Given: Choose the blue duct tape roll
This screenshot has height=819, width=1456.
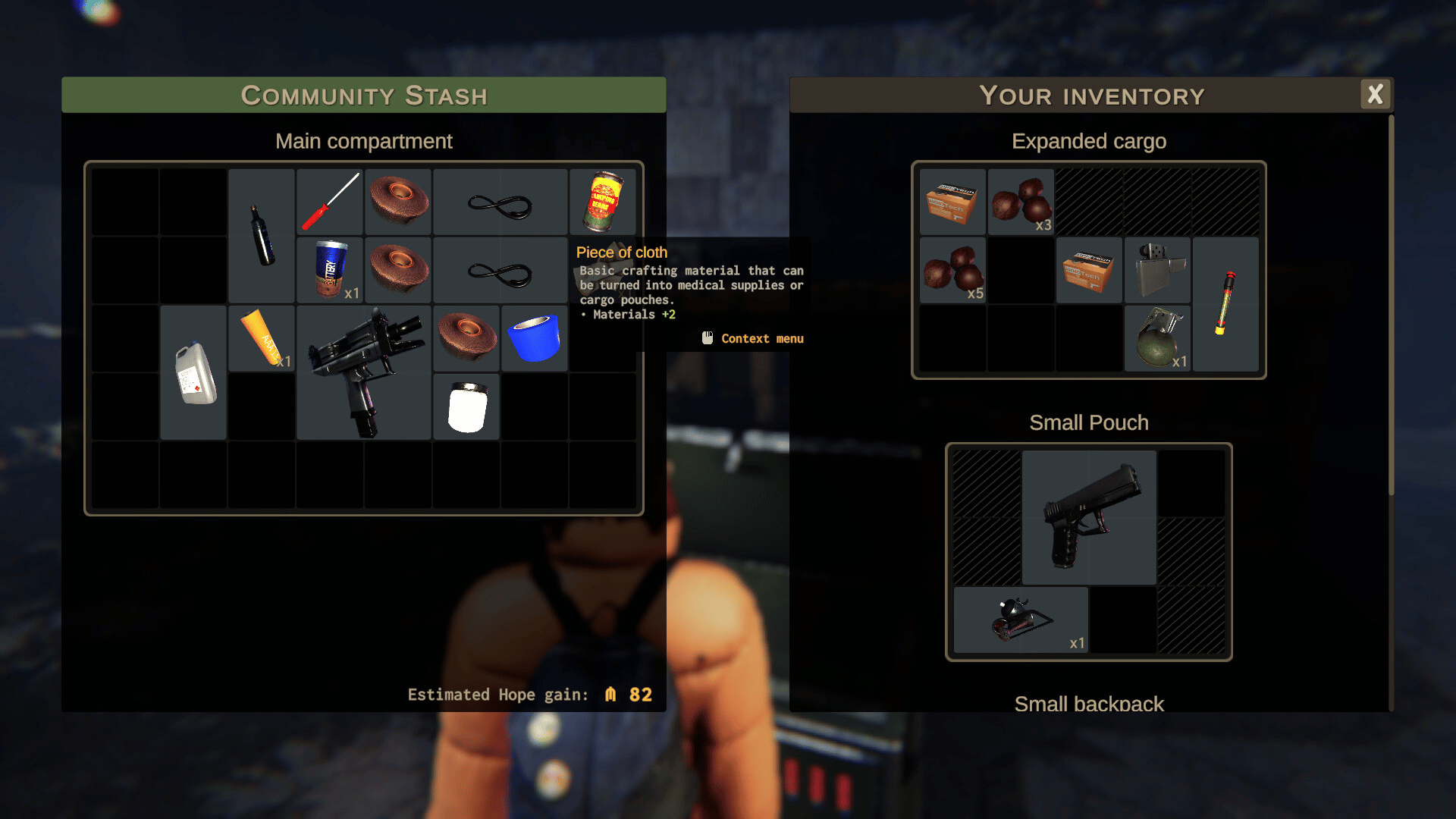Looking at the screenshot, I should click(x=535, y=338).
